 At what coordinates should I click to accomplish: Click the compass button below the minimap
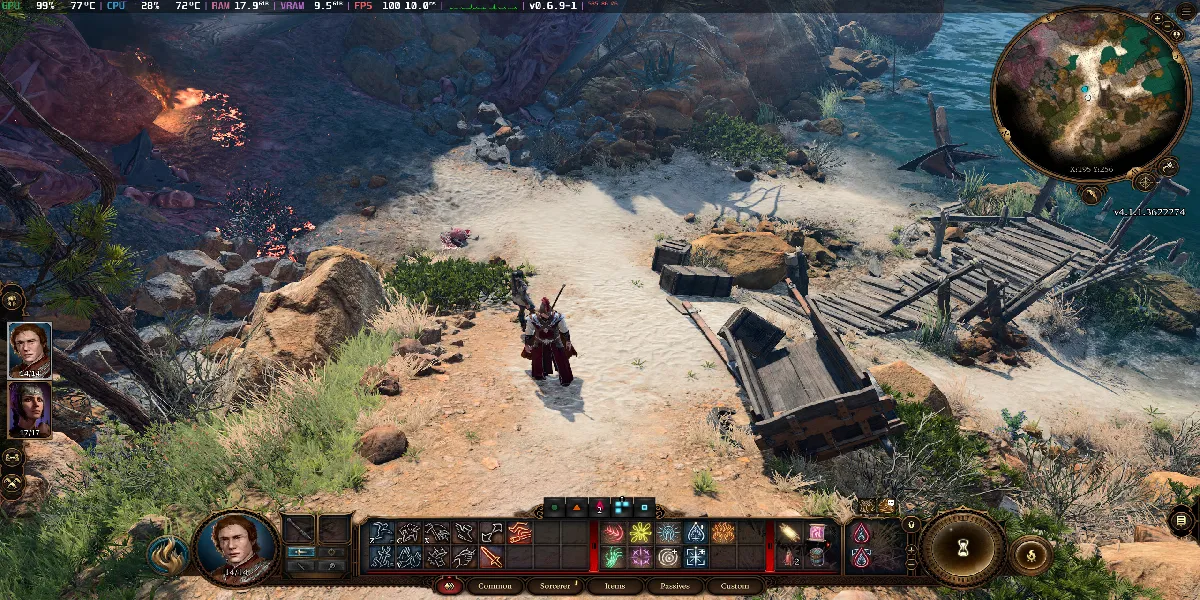pos(1144,181)
